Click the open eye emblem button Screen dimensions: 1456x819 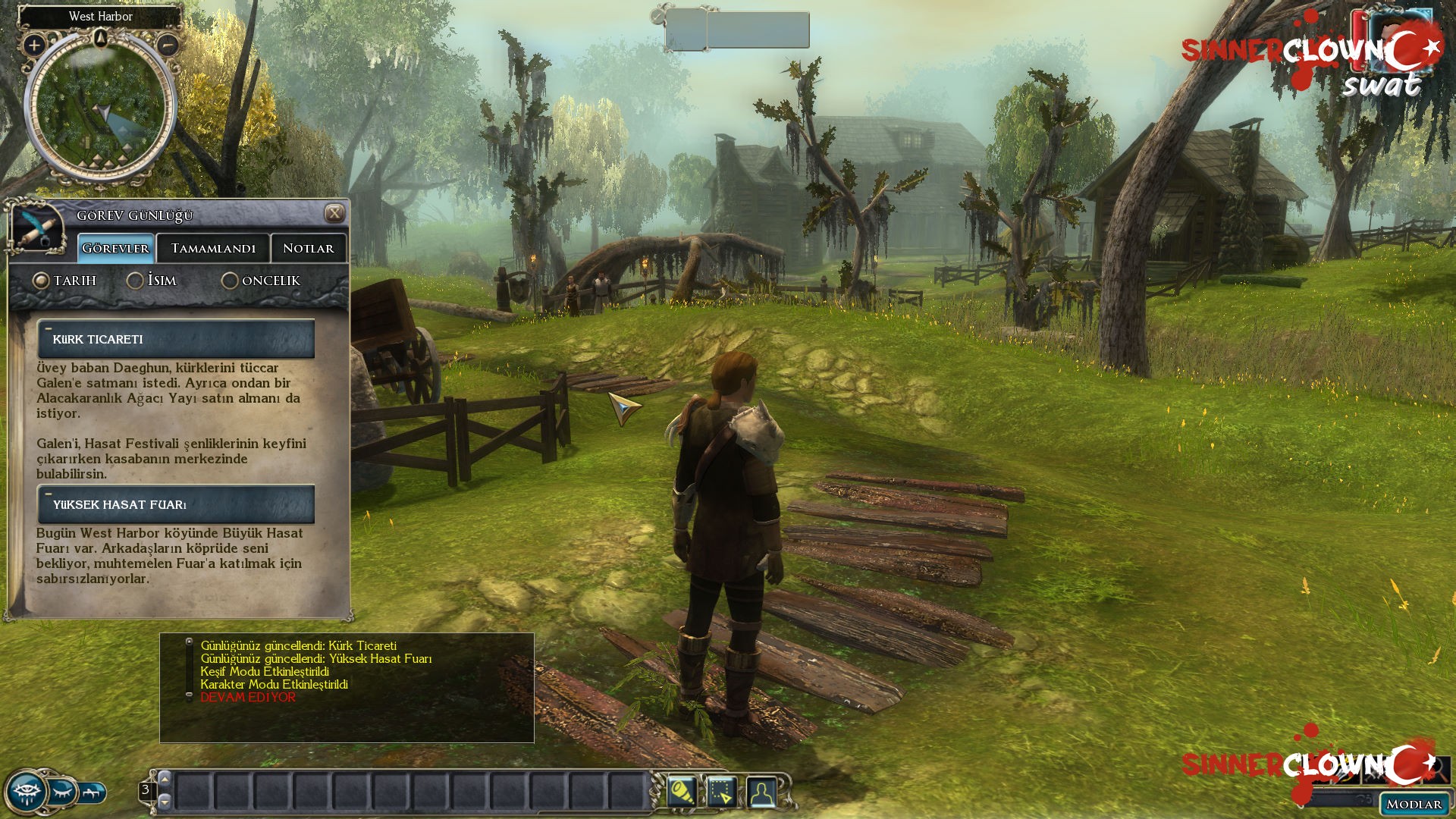point(26,793)
